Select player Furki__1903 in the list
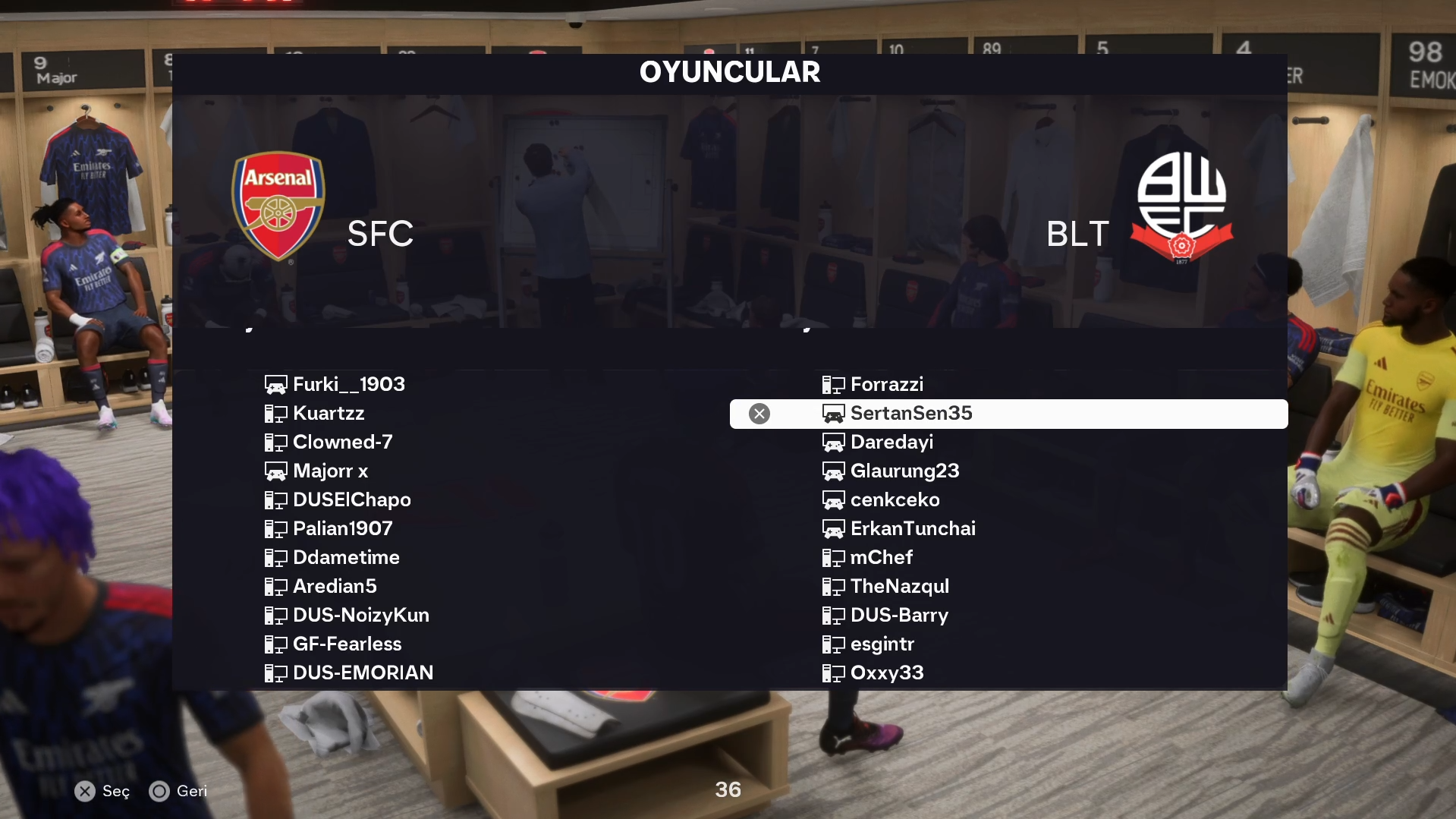 348,385
